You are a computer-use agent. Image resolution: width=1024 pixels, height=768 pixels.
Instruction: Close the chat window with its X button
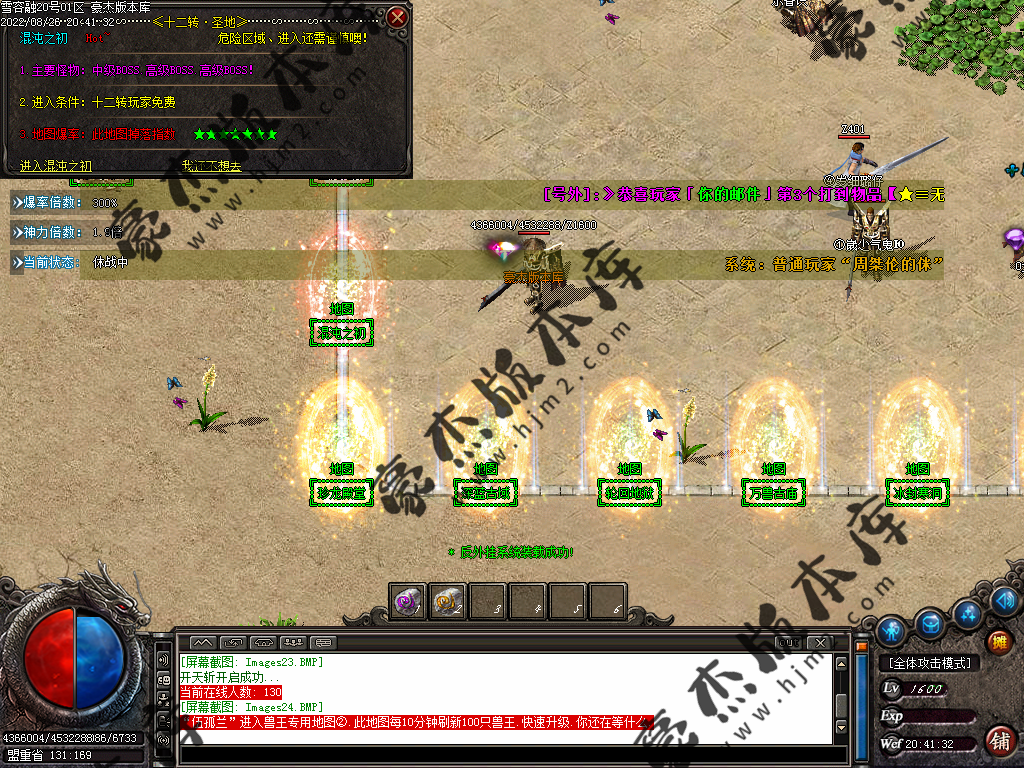(x=821, y=641)
